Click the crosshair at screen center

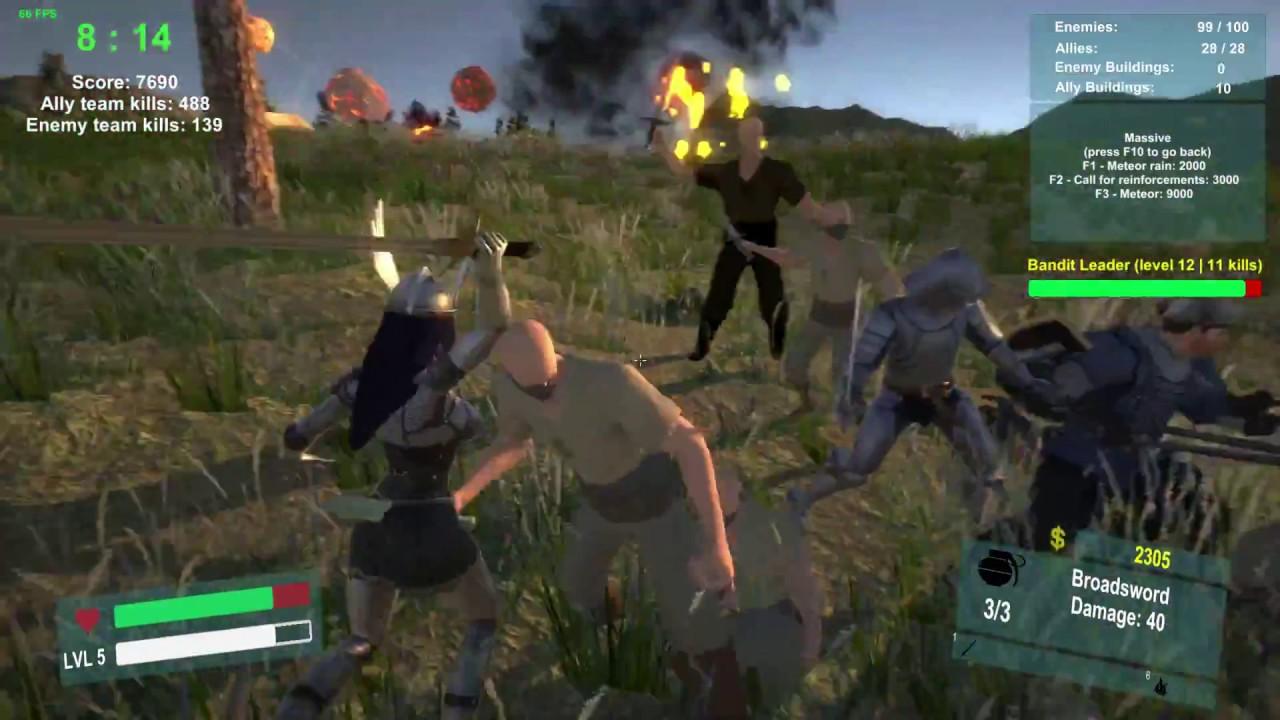[x=640, y=360]
